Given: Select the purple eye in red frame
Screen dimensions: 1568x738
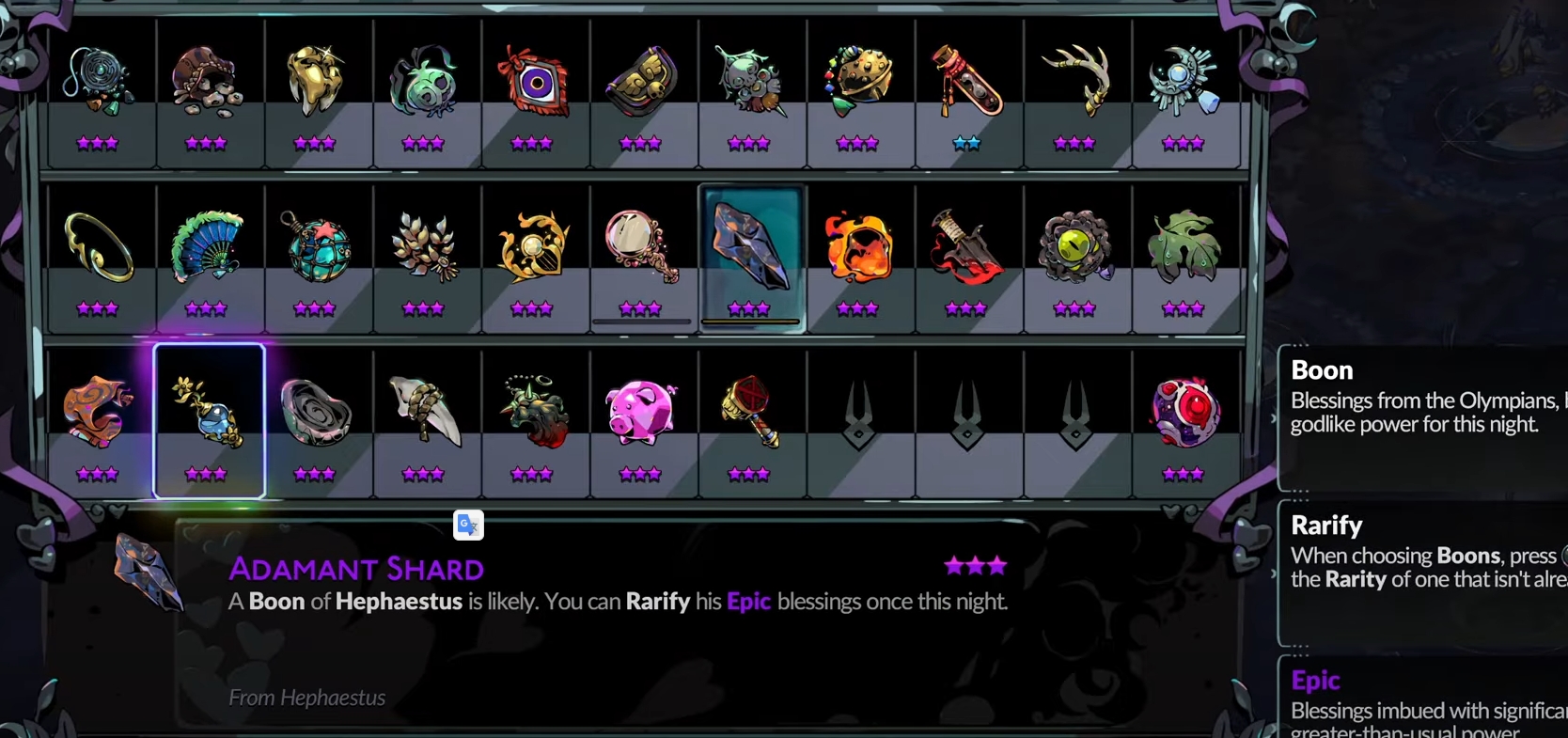Looking at the screenshot, I should click(533, 84).
